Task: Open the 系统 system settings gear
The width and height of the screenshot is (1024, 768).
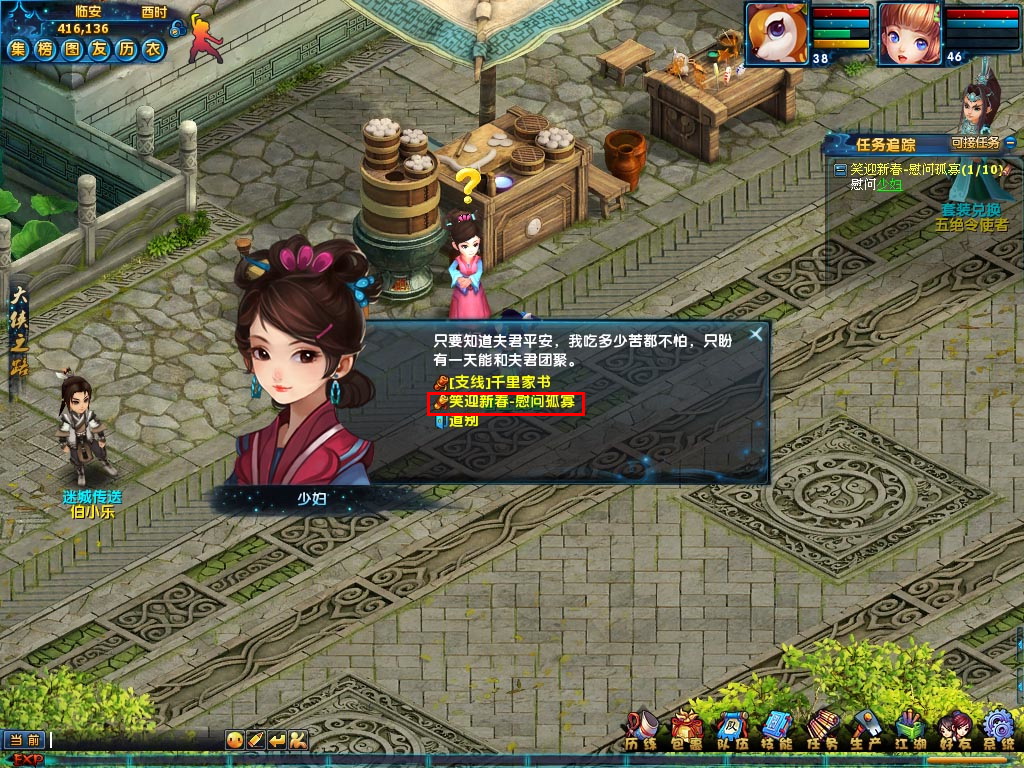Action: [x=999, y=730]
